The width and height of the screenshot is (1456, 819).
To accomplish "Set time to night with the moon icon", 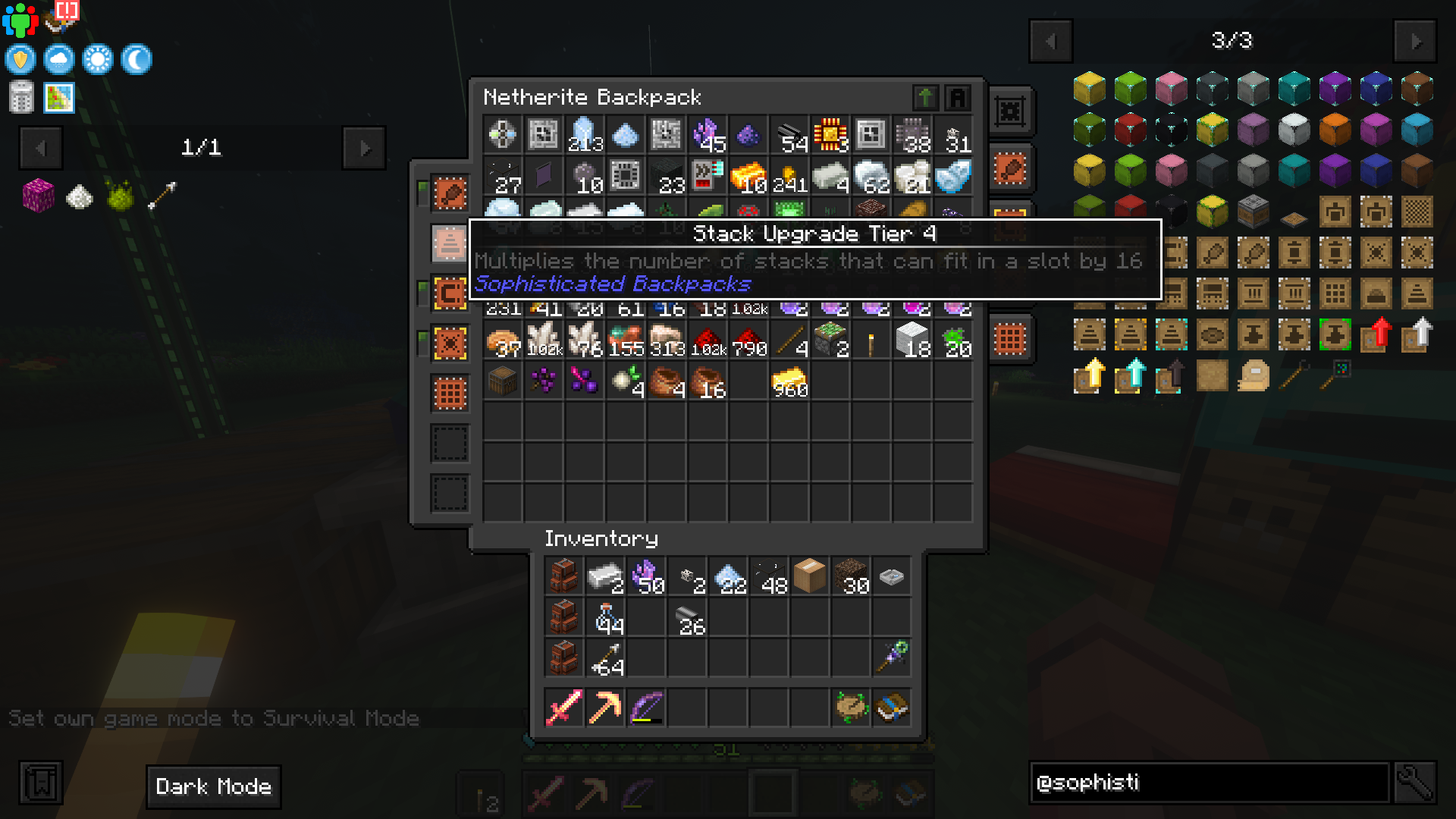I will [138, 60].
